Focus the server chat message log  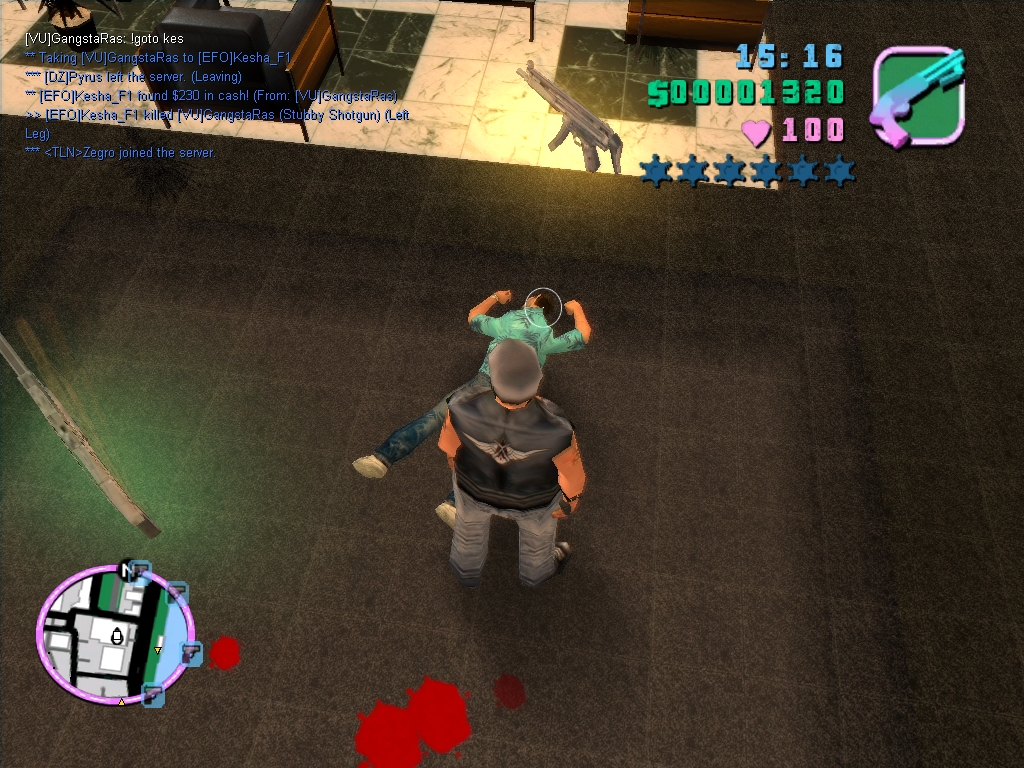215,96
